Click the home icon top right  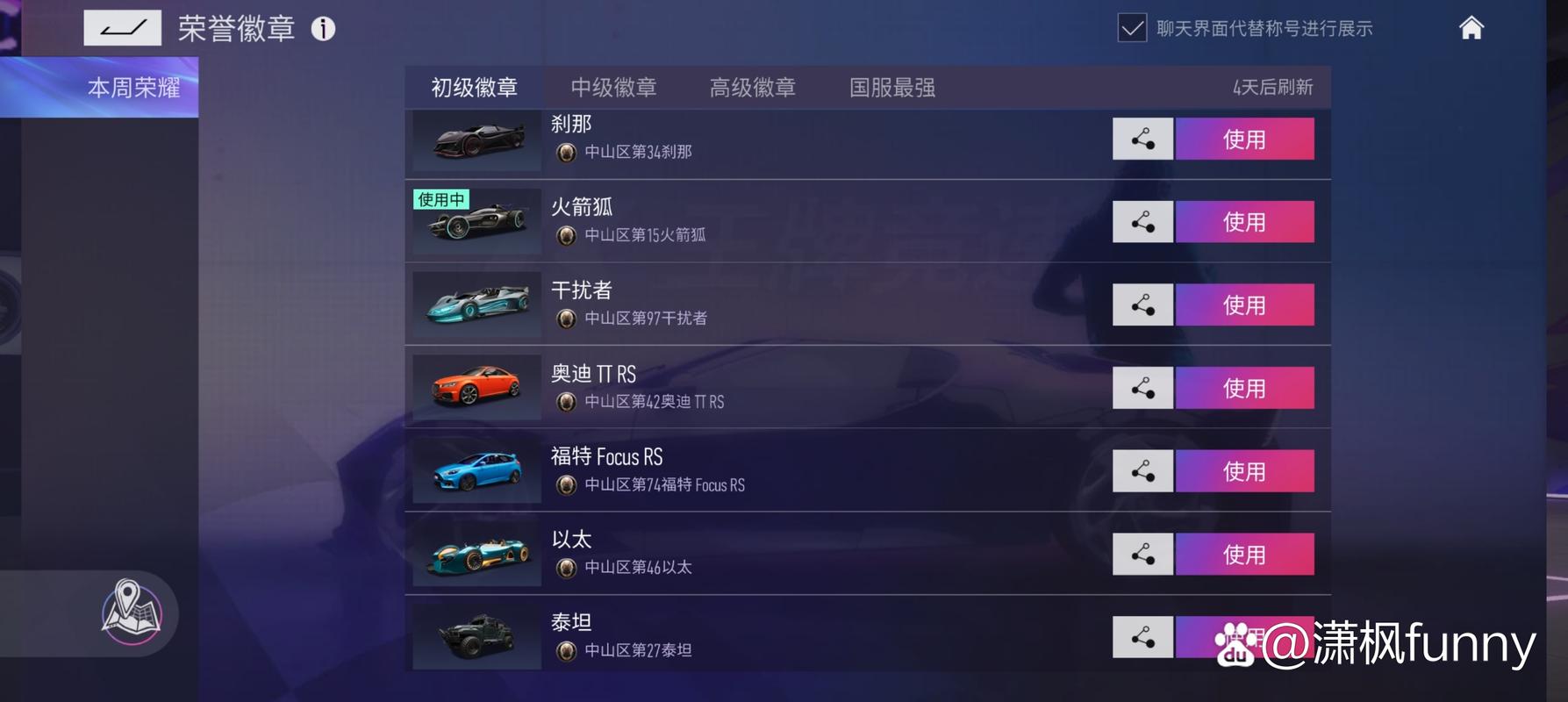click(1471, 28)
